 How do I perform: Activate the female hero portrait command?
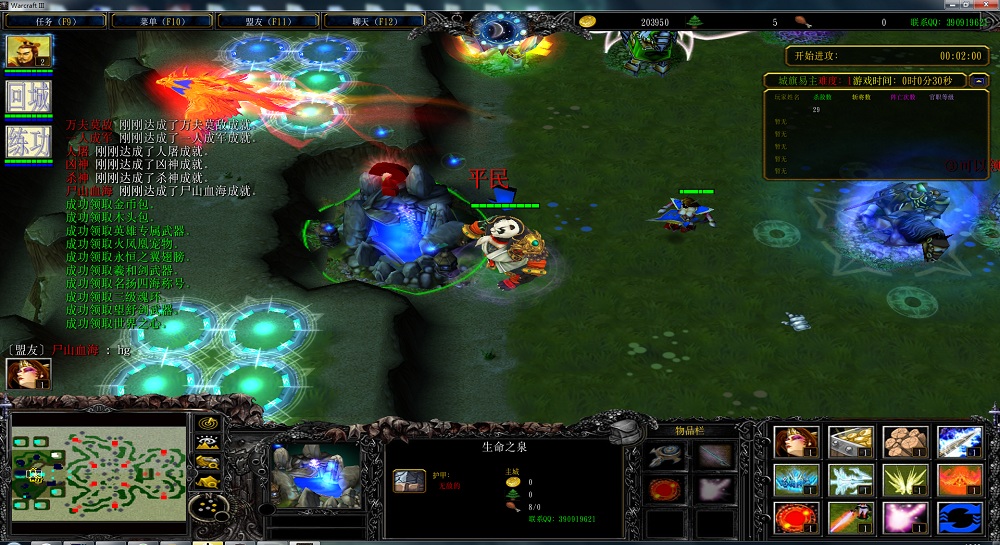pyautogui.click(x=796, y=441)
